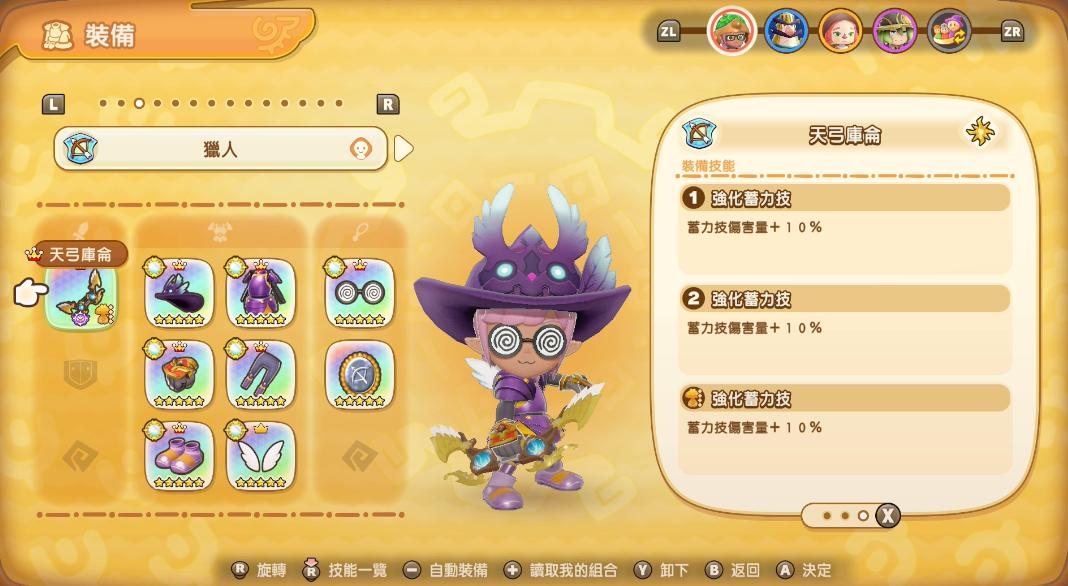Screen dimensions: 1068x586
Task: Switch to green-haired glasses character portrait
Action: coord(732,31)
